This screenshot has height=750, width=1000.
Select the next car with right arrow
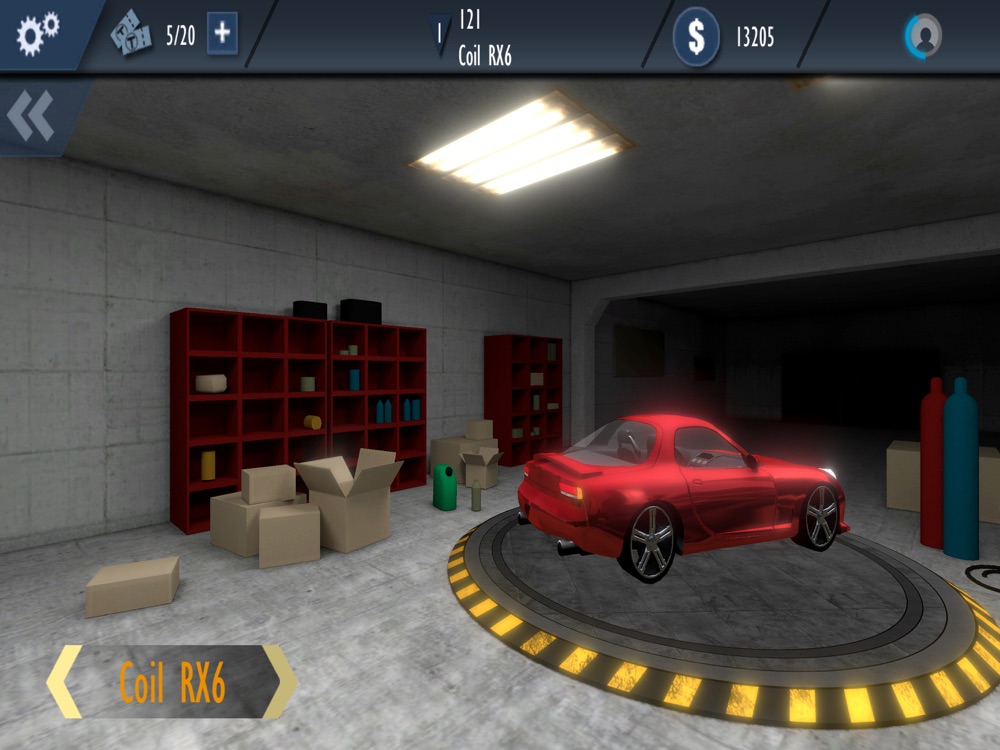[x=280, y=682]
